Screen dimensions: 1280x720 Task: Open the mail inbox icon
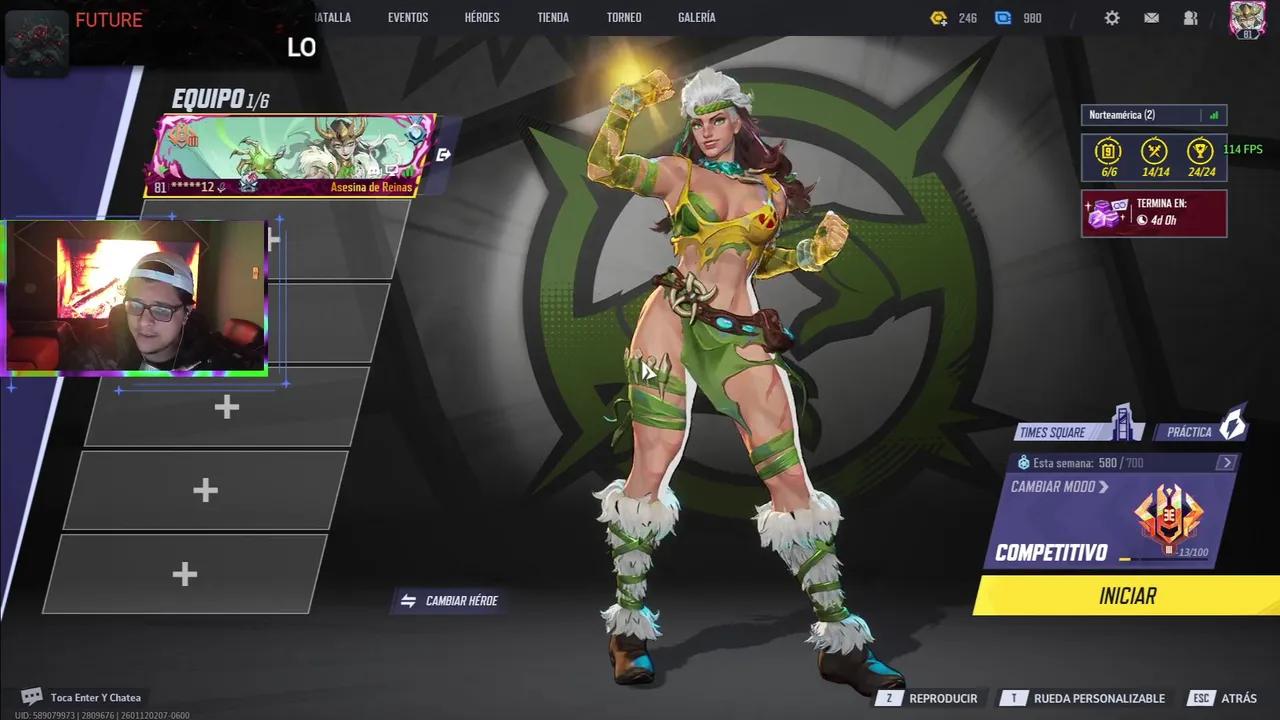pos(1151,17)
